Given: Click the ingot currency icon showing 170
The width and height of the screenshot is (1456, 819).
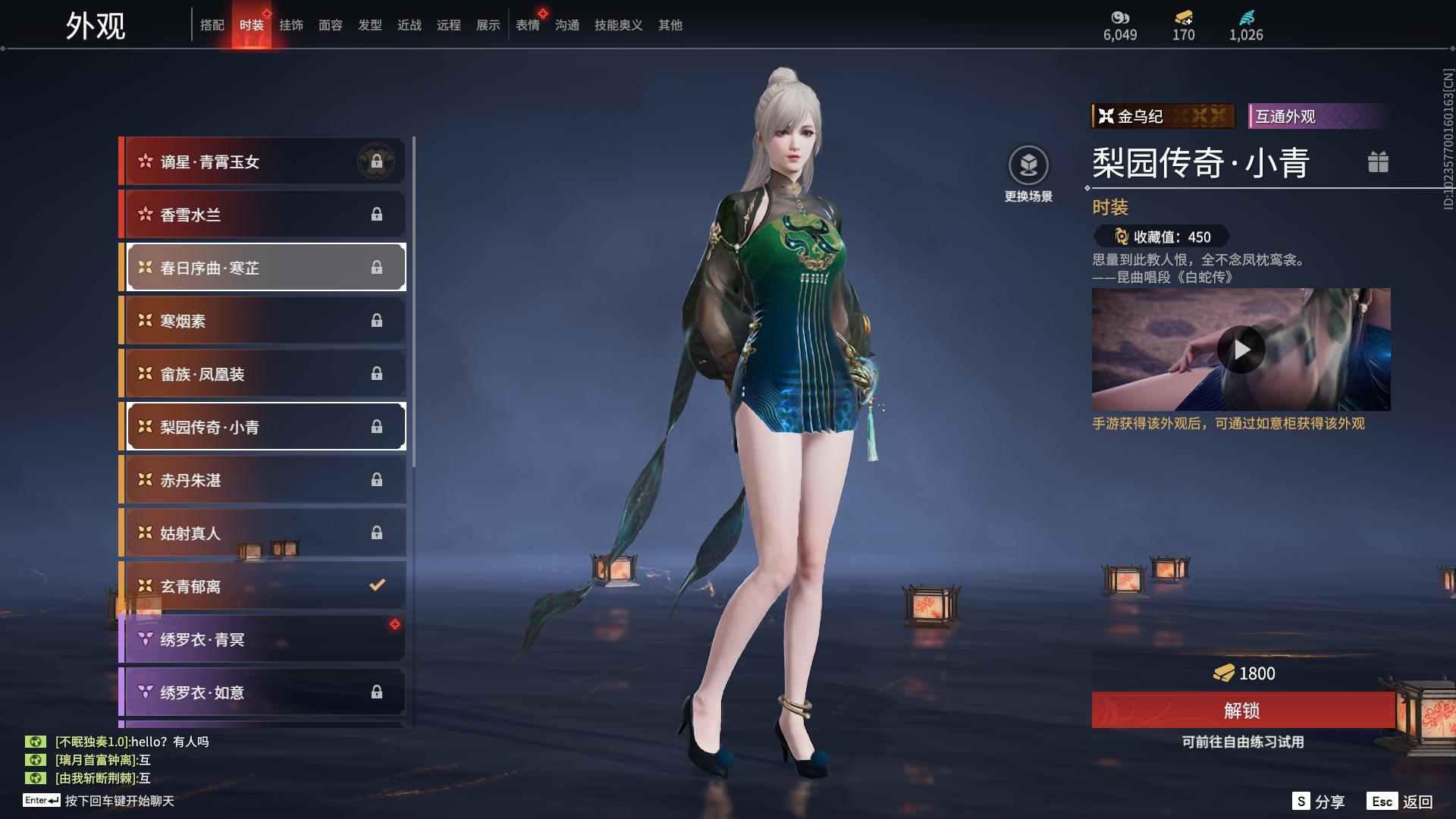Looking at the screenshot, I should 1183,18.
